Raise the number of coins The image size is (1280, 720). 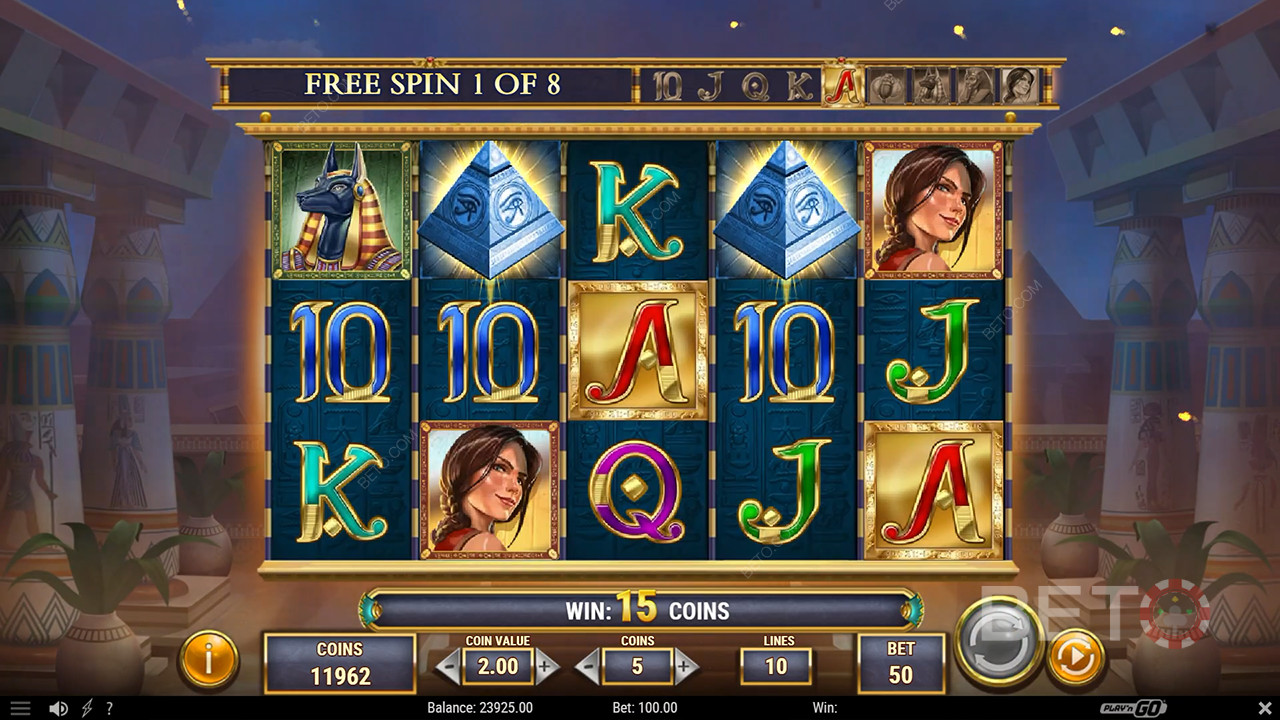tap(686, 665)
